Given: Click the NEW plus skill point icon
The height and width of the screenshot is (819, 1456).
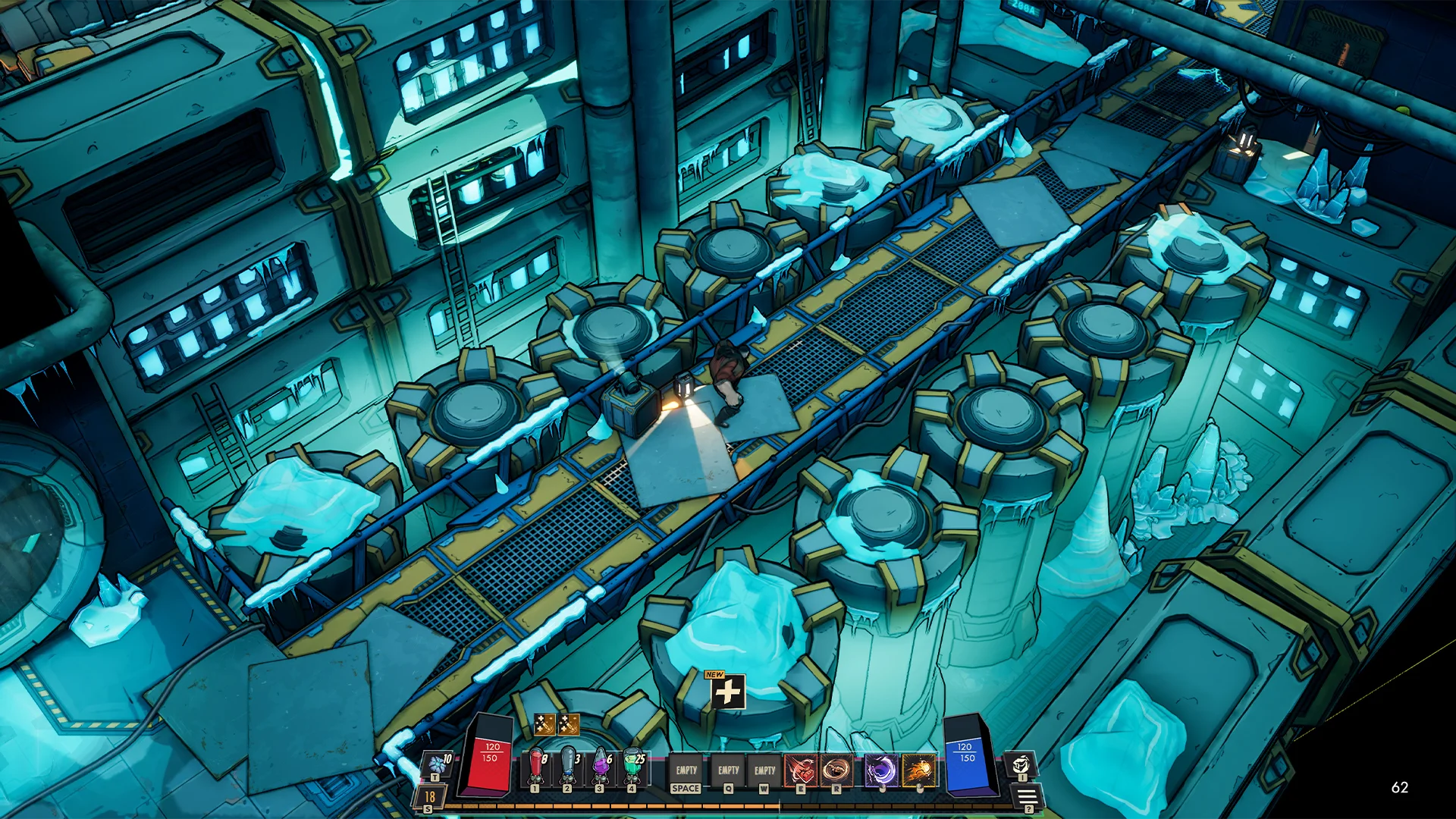Looking at the screenshot, I should point(727,692).
